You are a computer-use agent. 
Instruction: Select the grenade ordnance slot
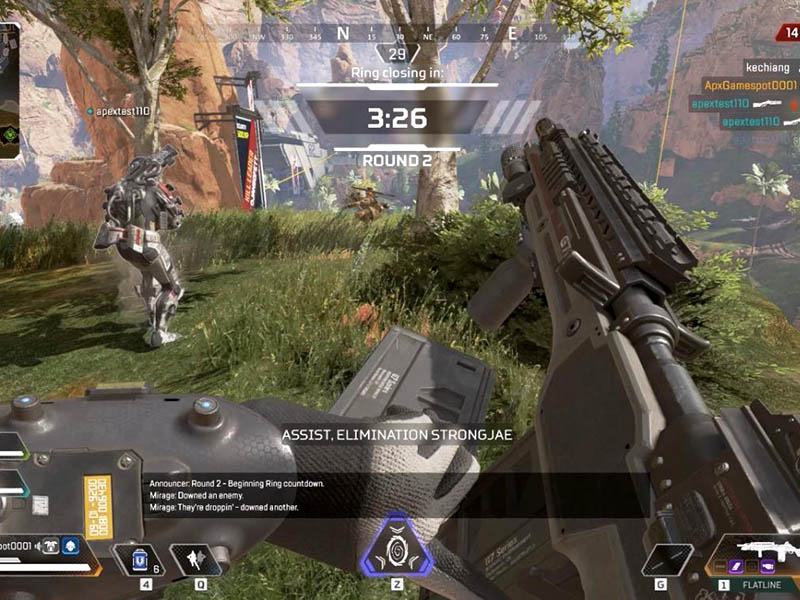click(667, 559)
